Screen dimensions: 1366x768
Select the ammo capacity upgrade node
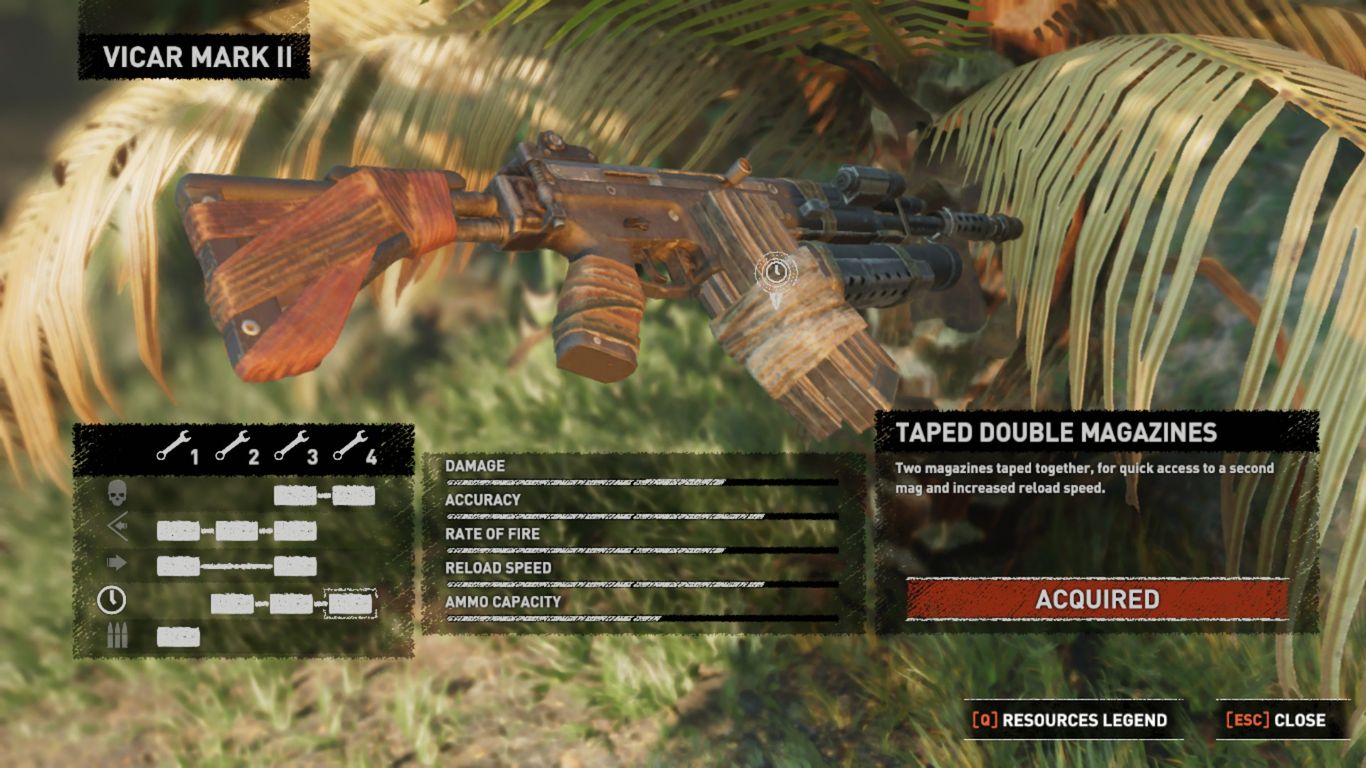(178, 637)
